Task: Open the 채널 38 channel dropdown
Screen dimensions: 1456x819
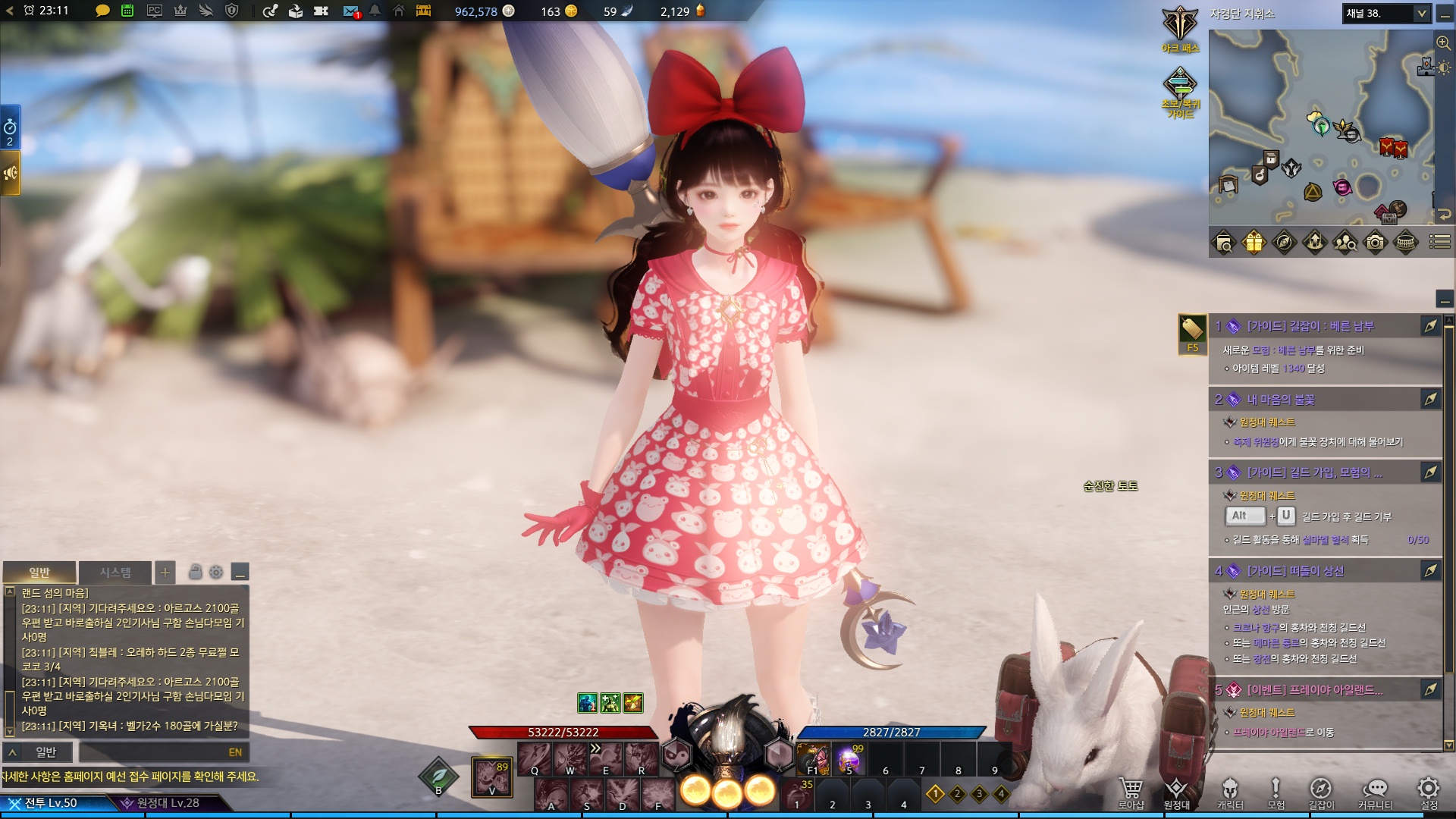Action: click(1386, 13)
